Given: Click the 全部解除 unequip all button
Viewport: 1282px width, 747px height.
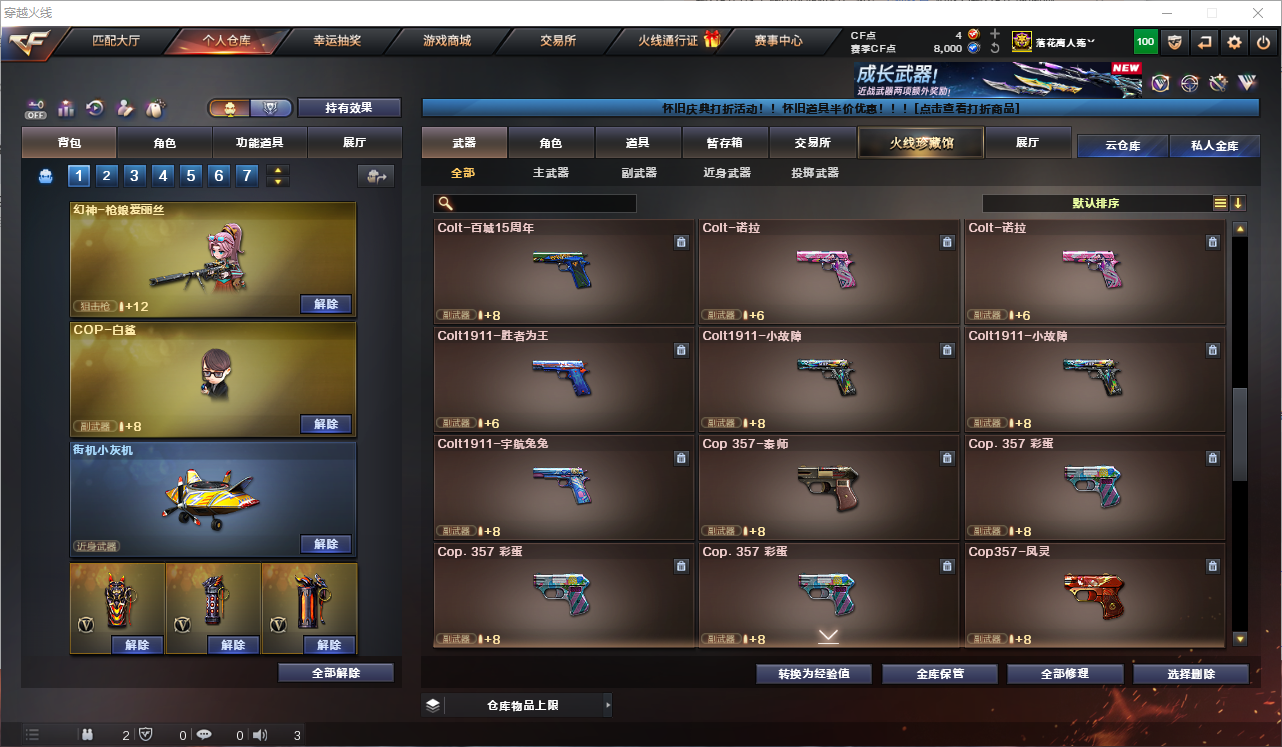Looking at the screenshot, I should coord(336,673).
